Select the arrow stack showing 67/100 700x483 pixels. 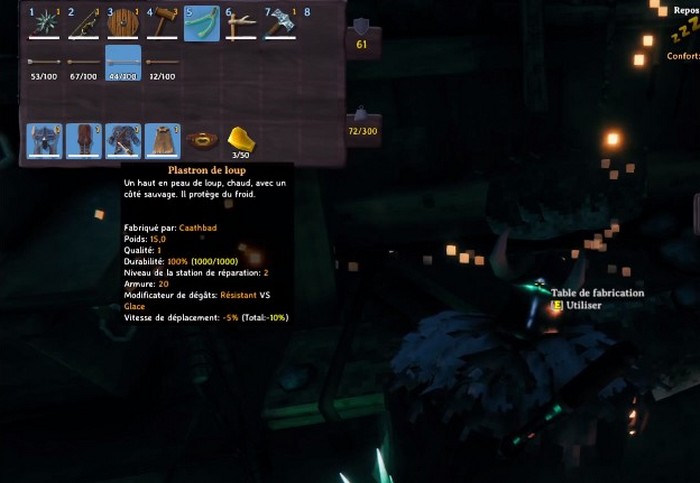click(x=83, y=63)
